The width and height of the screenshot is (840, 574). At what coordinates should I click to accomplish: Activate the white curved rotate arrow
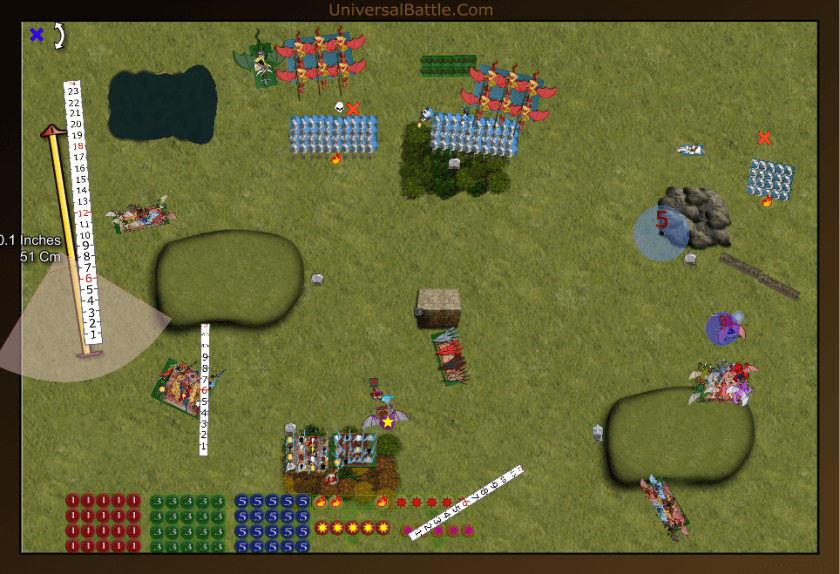59,36
